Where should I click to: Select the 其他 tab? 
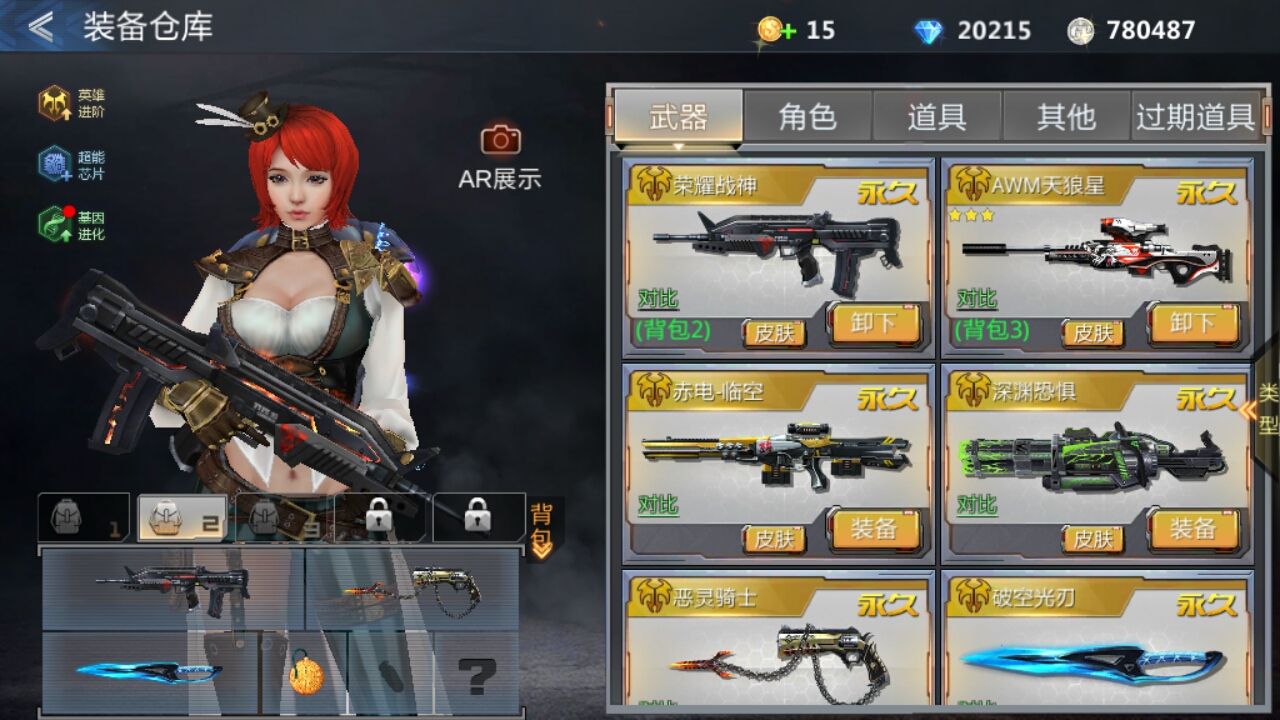(1066, 117)
